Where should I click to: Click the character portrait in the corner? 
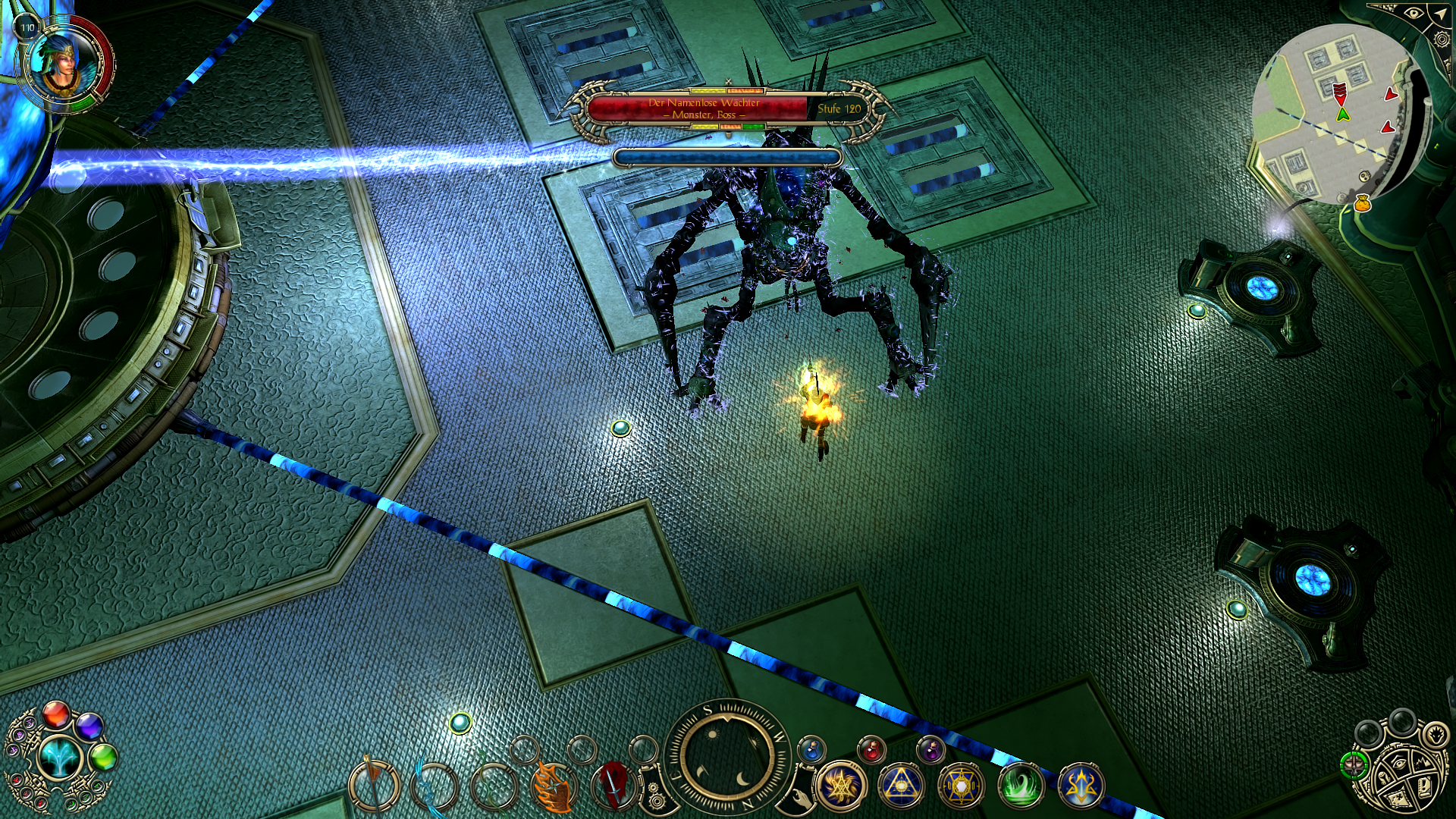(64, 62)
